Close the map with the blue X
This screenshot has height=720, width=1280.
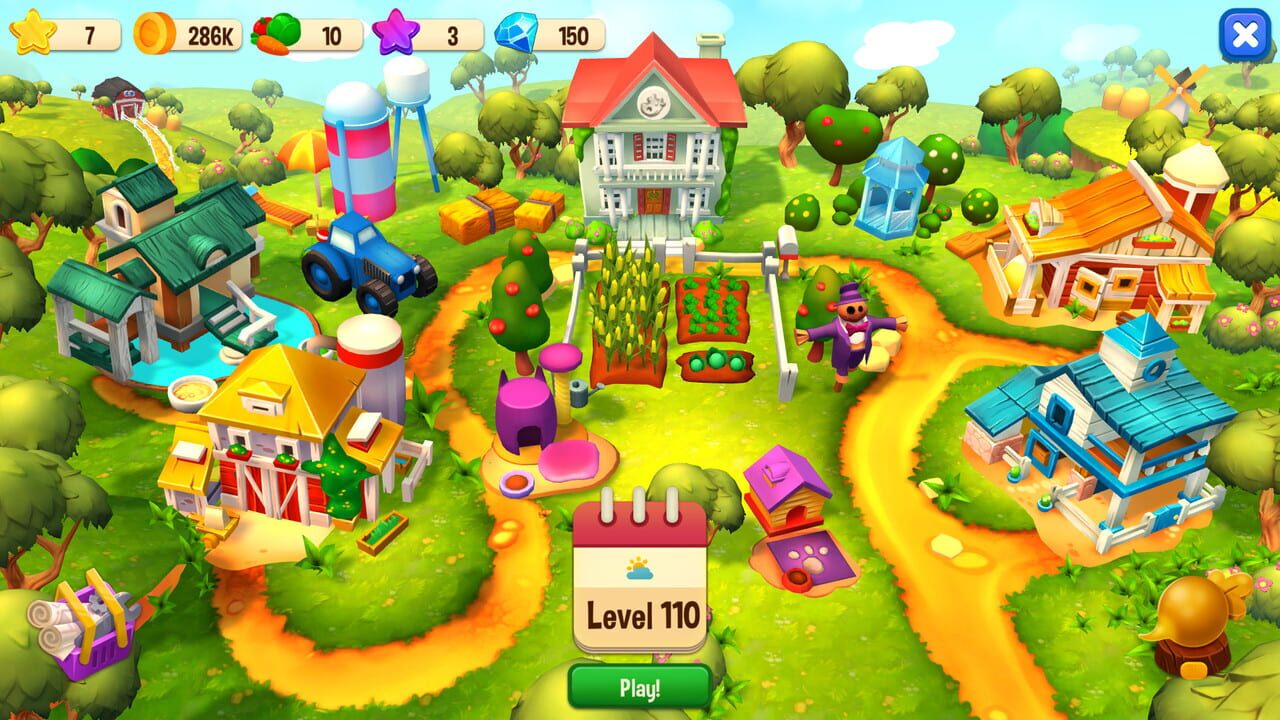pos(1243,37)
